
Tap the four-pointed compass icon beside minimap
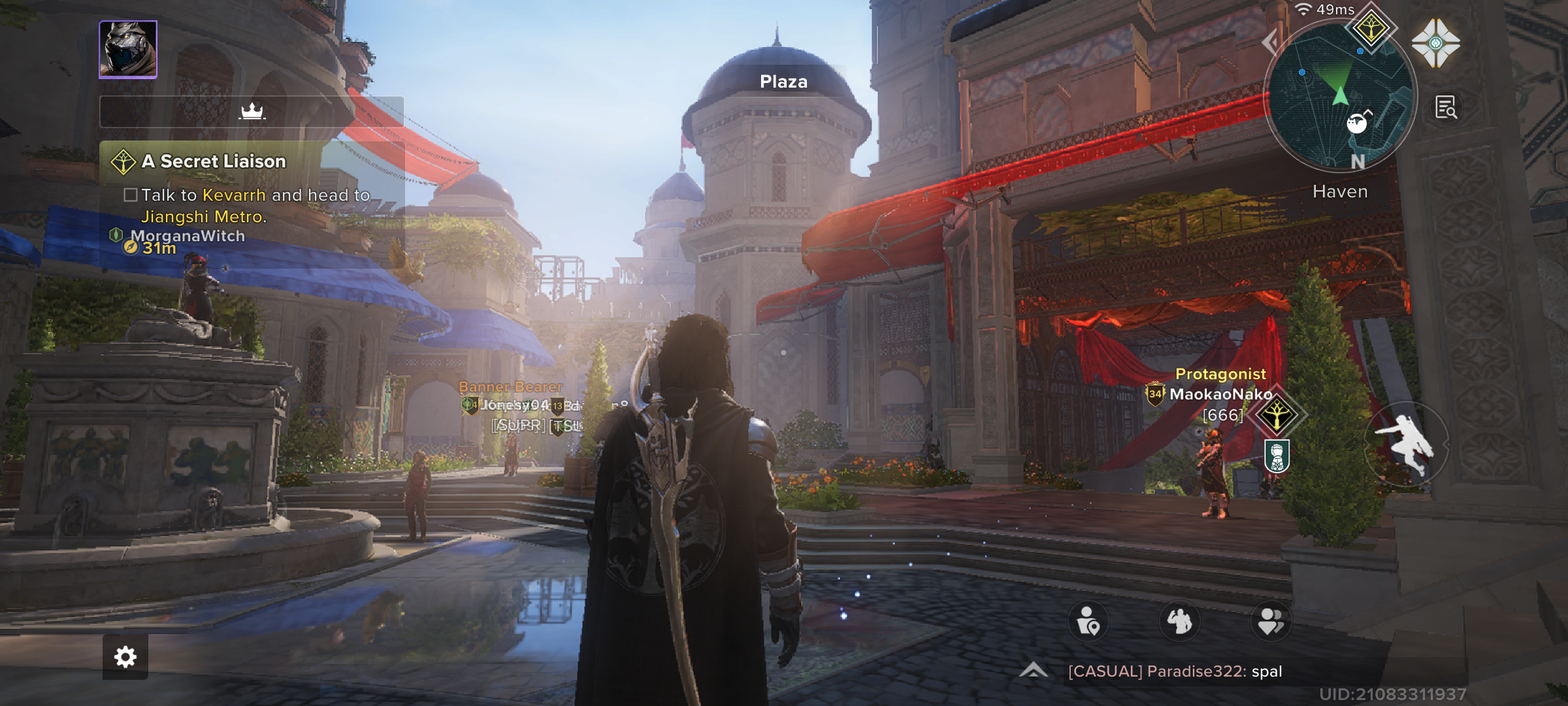[x=1435, y=43]
